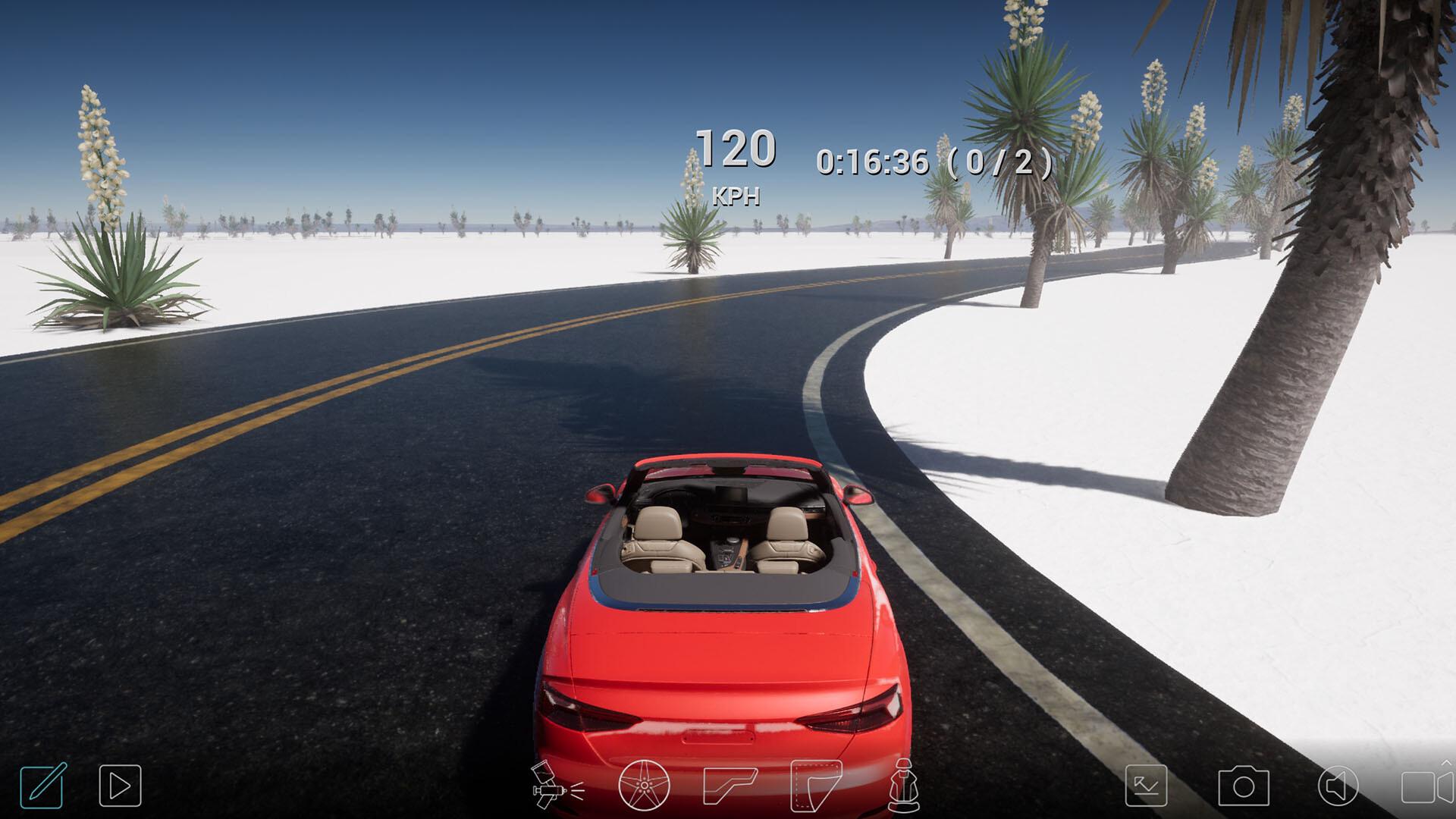
Task: Click the race timer display
Action: [x=871, y=162]
